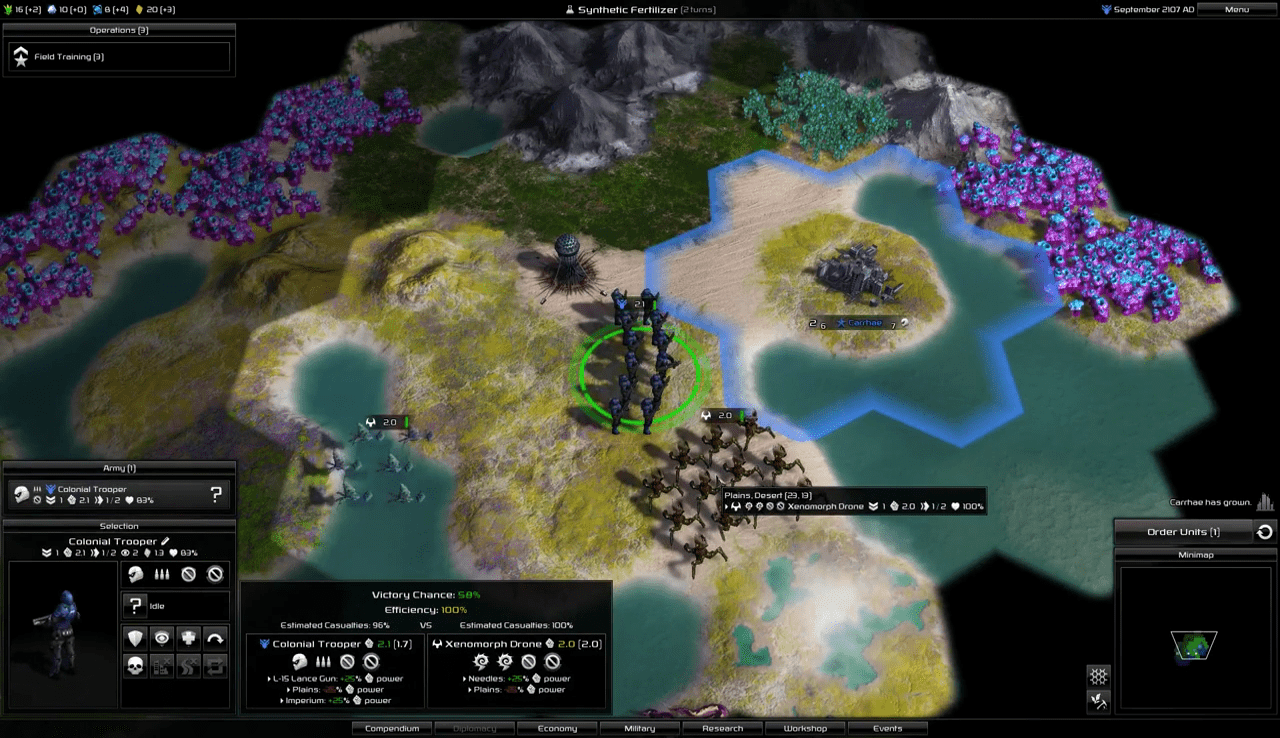Rename the Colonial Trooper using the pencil icon
This screenshot has width=1280, height=738.
[x=166, y=541]
